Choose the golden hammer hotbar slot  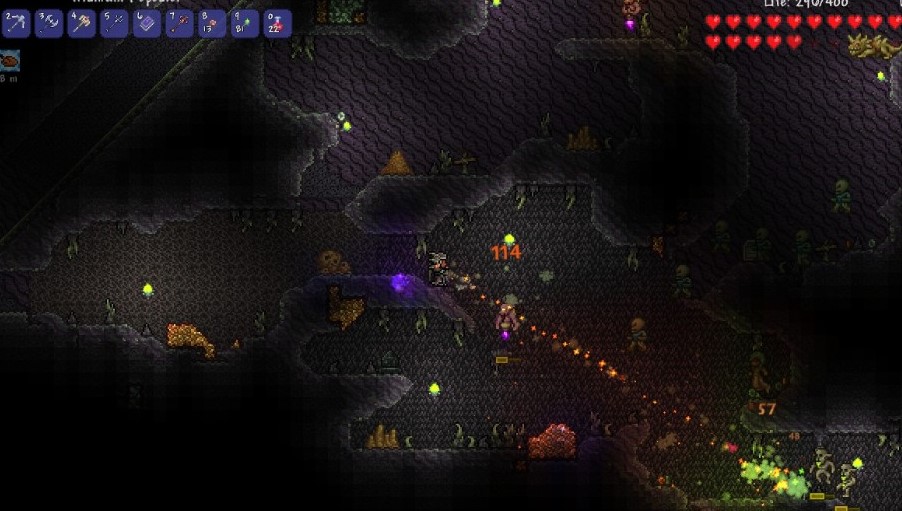[x=81, y=23]
